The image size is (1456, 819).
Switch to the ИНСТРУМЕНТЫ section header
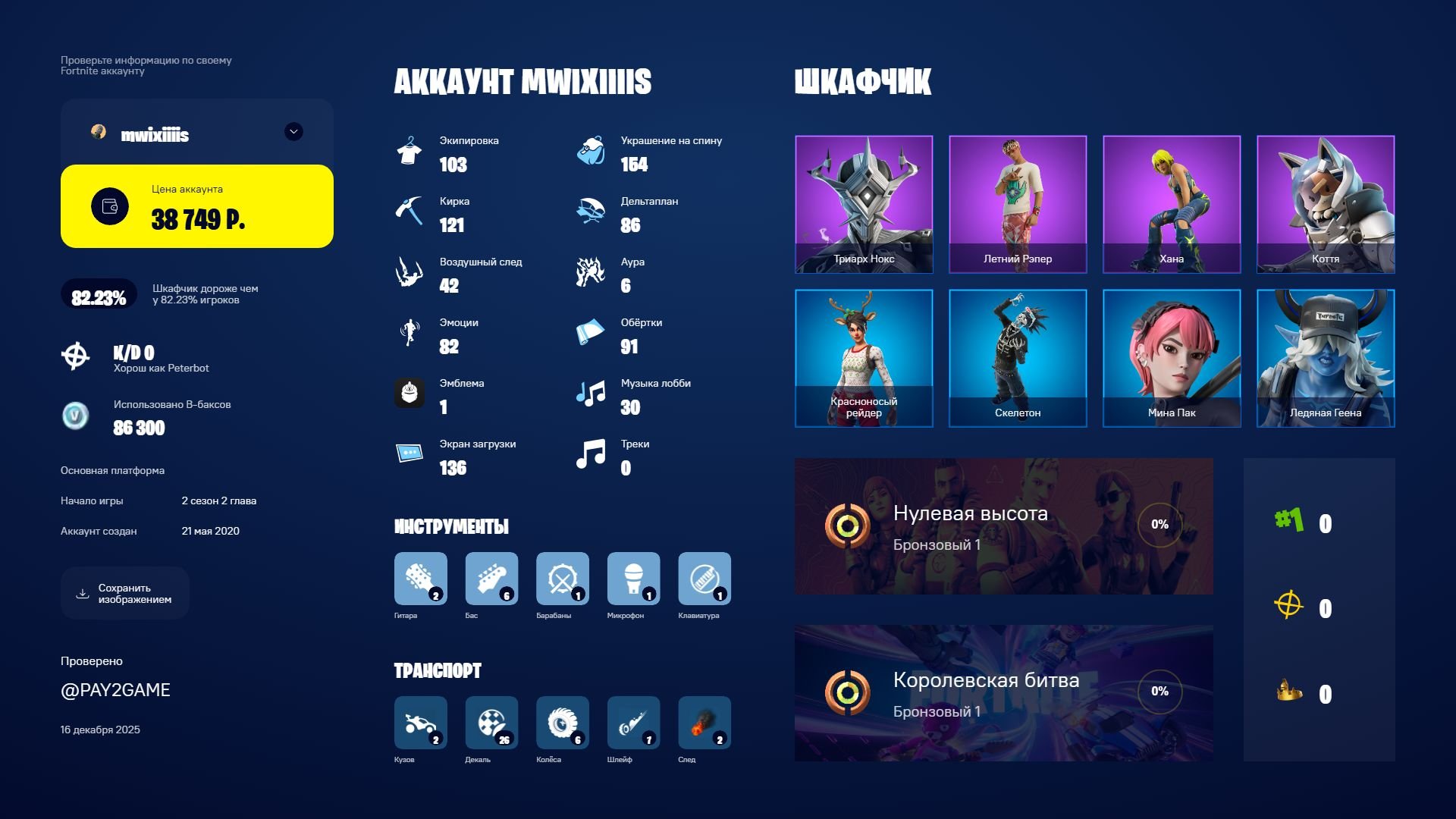pos(451,526)
